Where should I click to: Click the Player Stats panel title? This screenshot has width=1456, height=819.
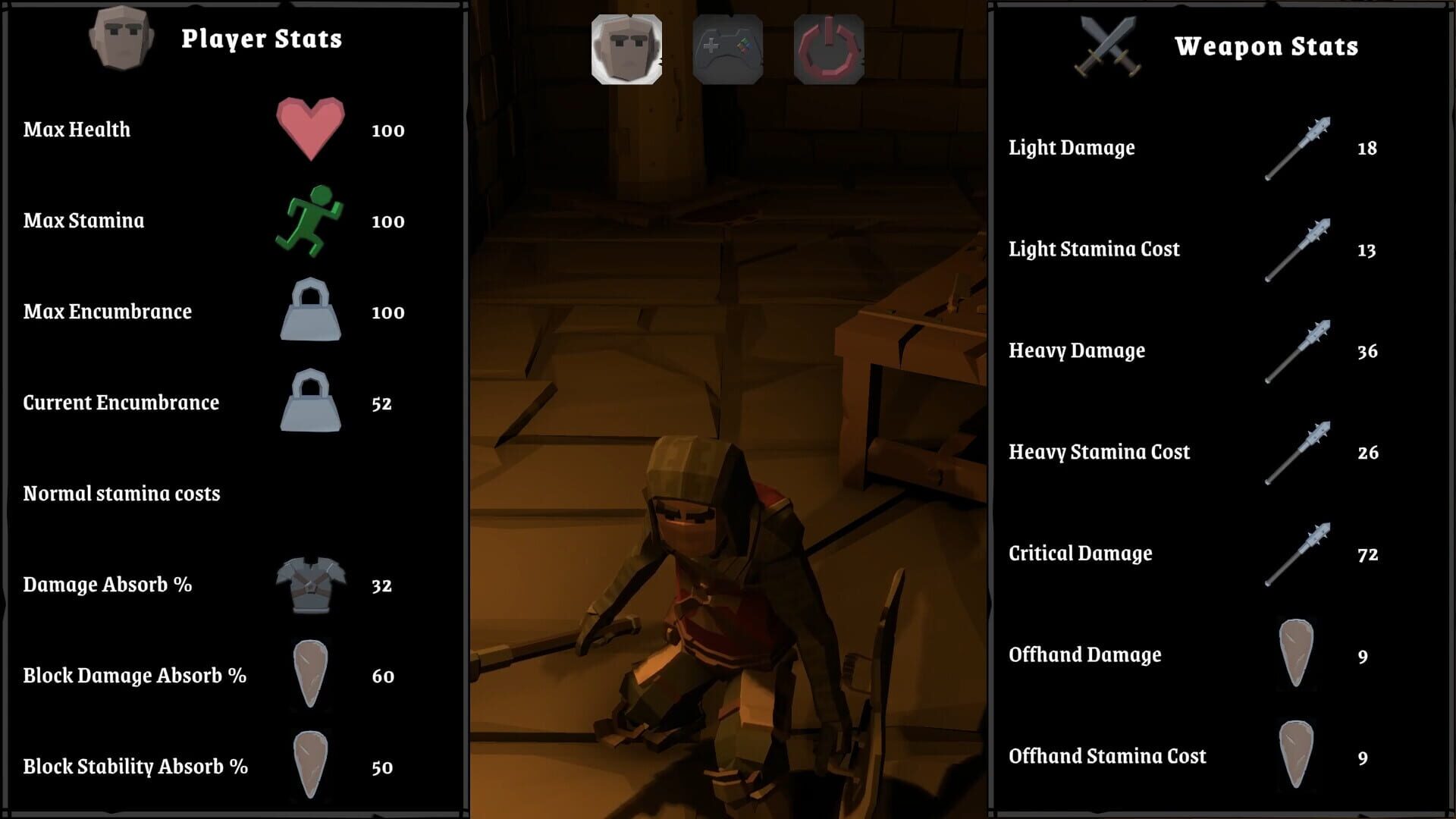(262, 39)
